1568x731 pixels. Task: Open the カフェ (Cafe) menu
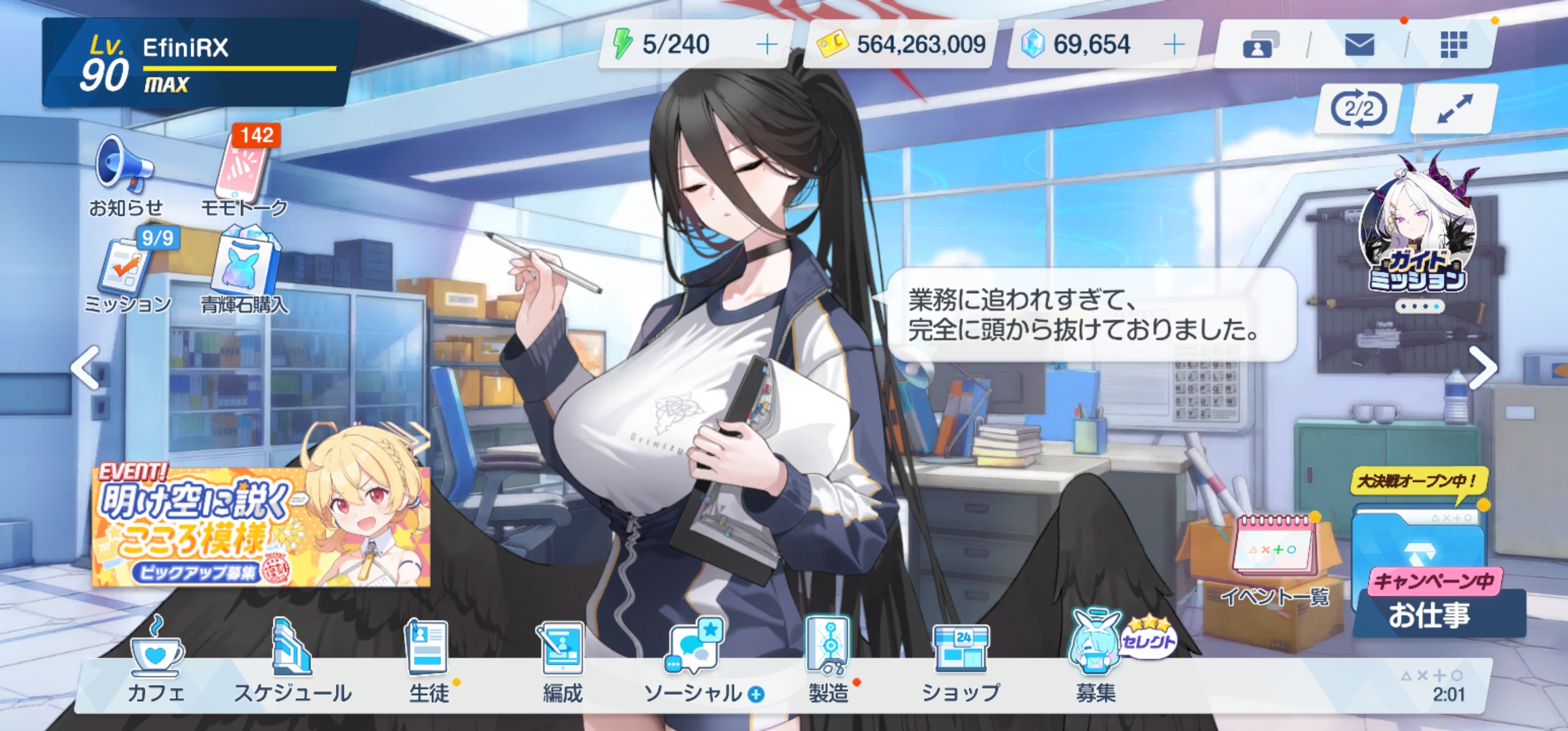(x=156, y=660)
